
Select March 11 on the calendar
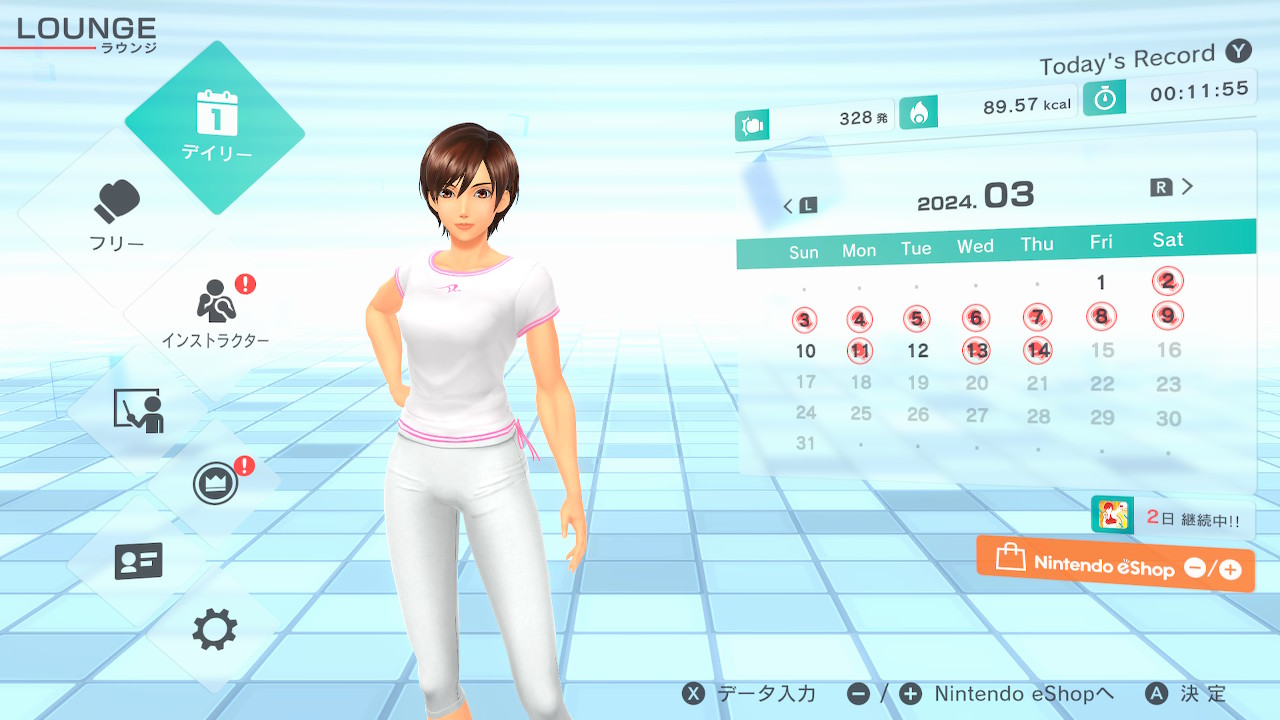click(859, 351)
